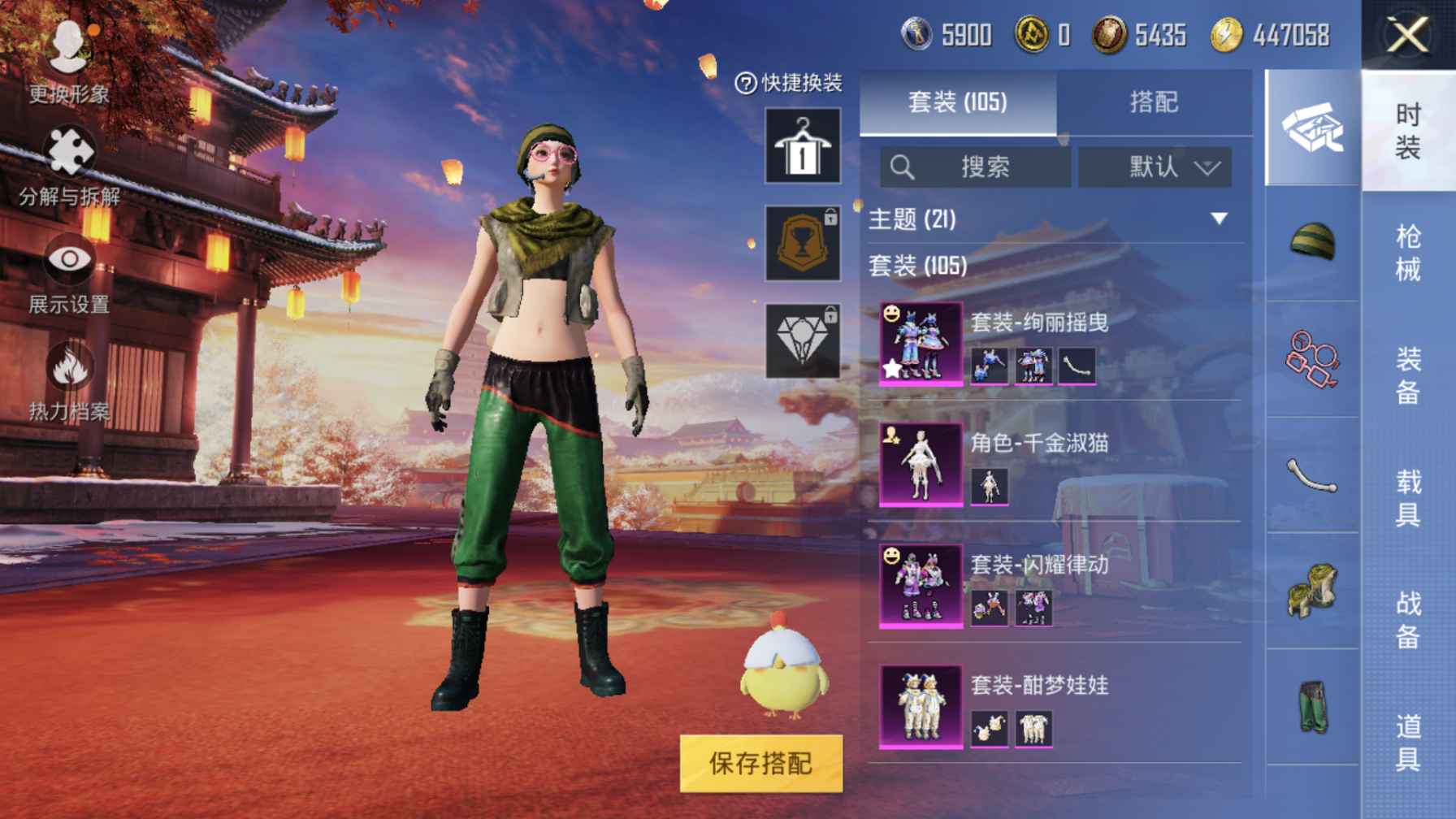Click the 保存搭配 save outfit button
Viewport: 1456px width, 819px height.
tap(760, 763)
